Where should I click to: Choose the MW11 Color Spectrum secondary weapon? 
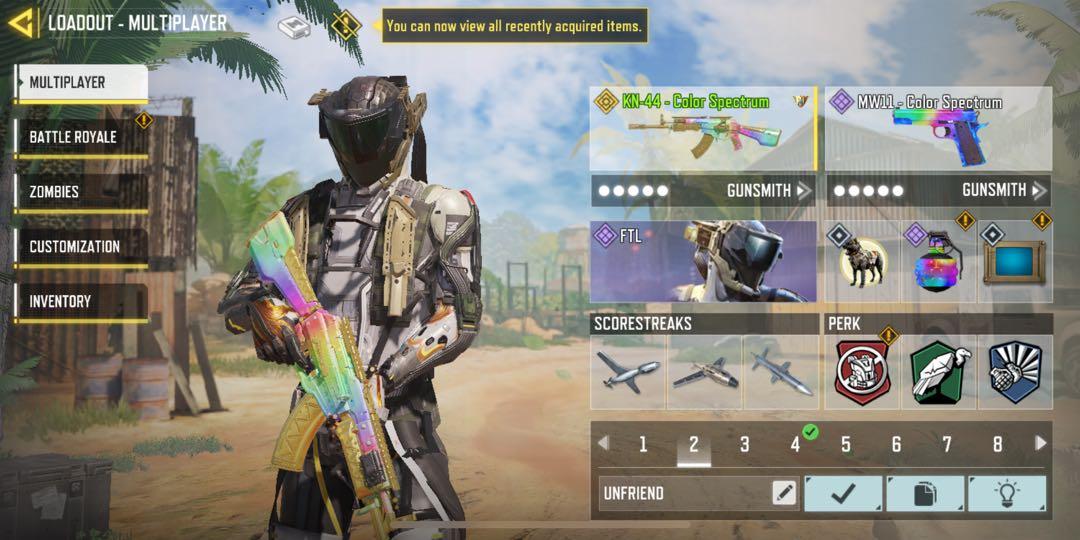[938, 129]
